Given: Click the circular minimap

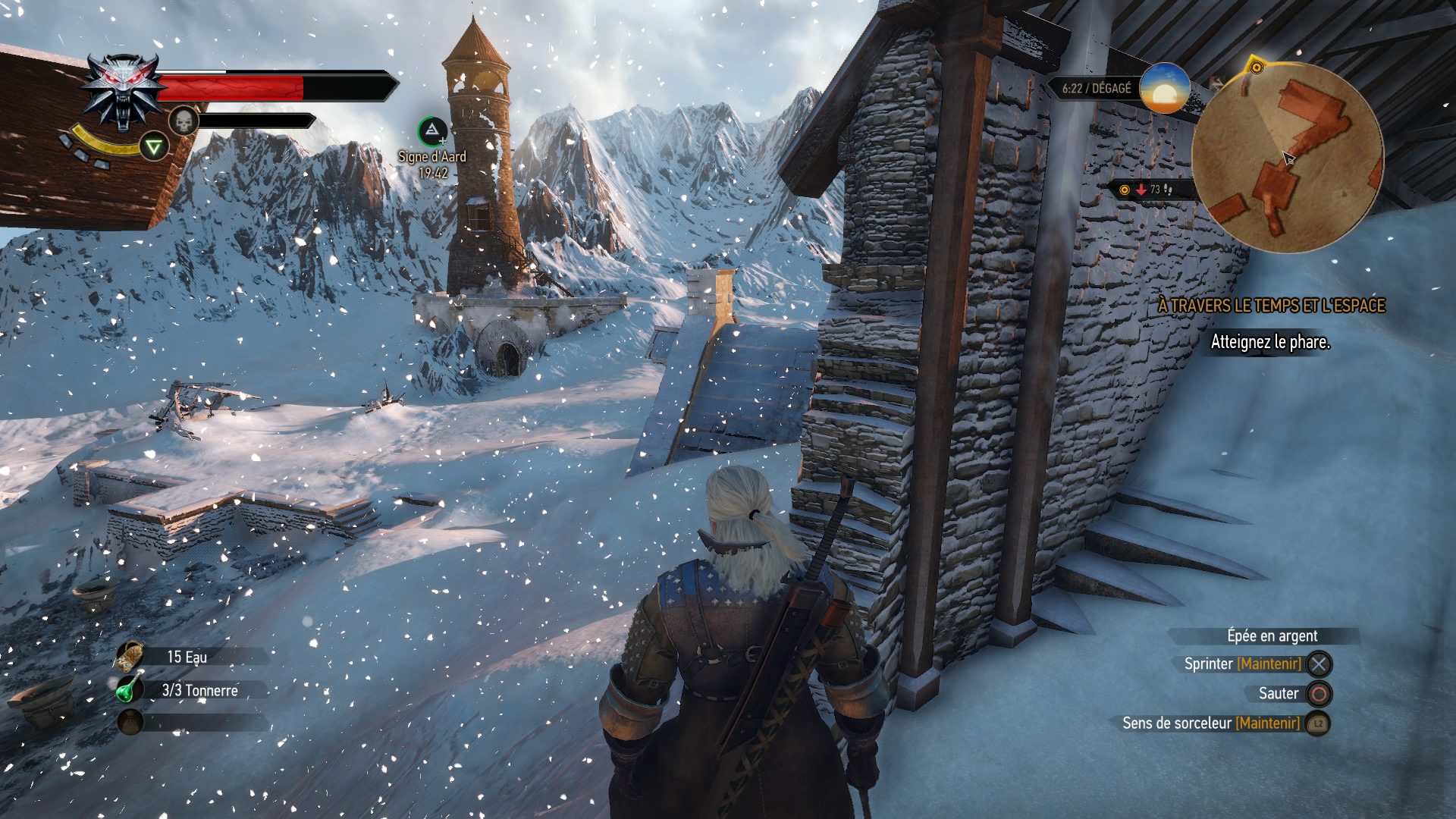Looking at the screenshot, I should (1287, 158).
